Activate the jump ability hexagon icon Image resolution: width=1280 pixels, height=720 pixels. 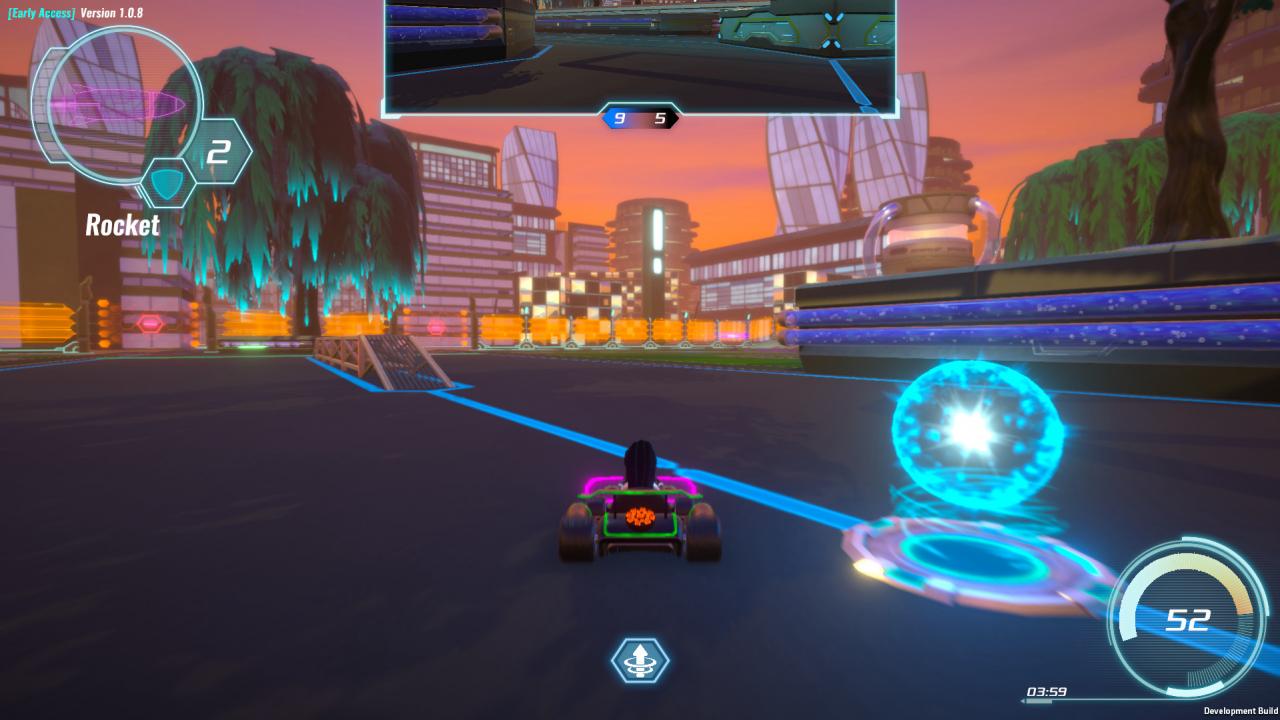click(640, 660)
